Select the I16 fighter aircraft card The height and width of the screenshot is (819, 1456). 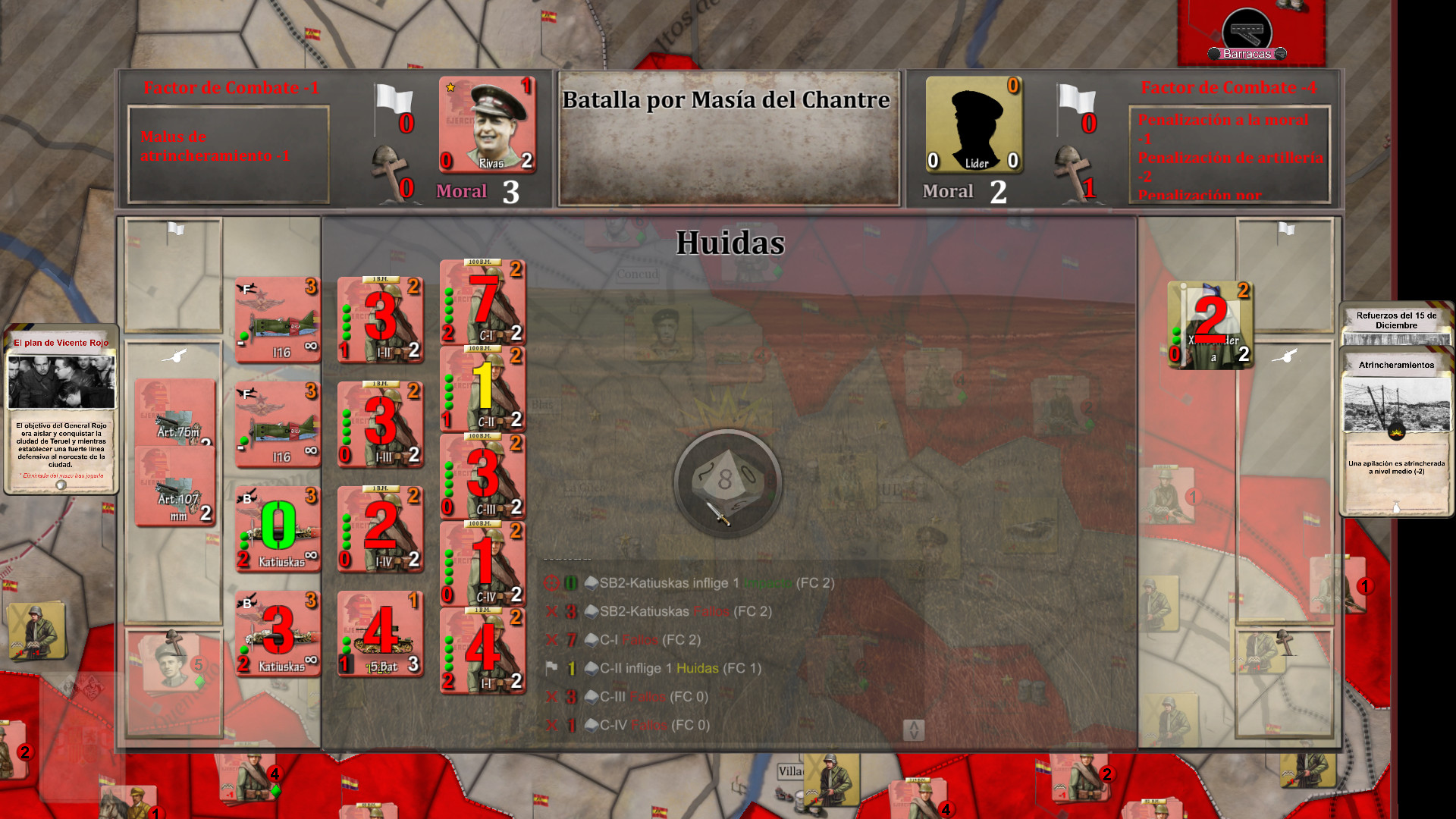tap(277, 318)
